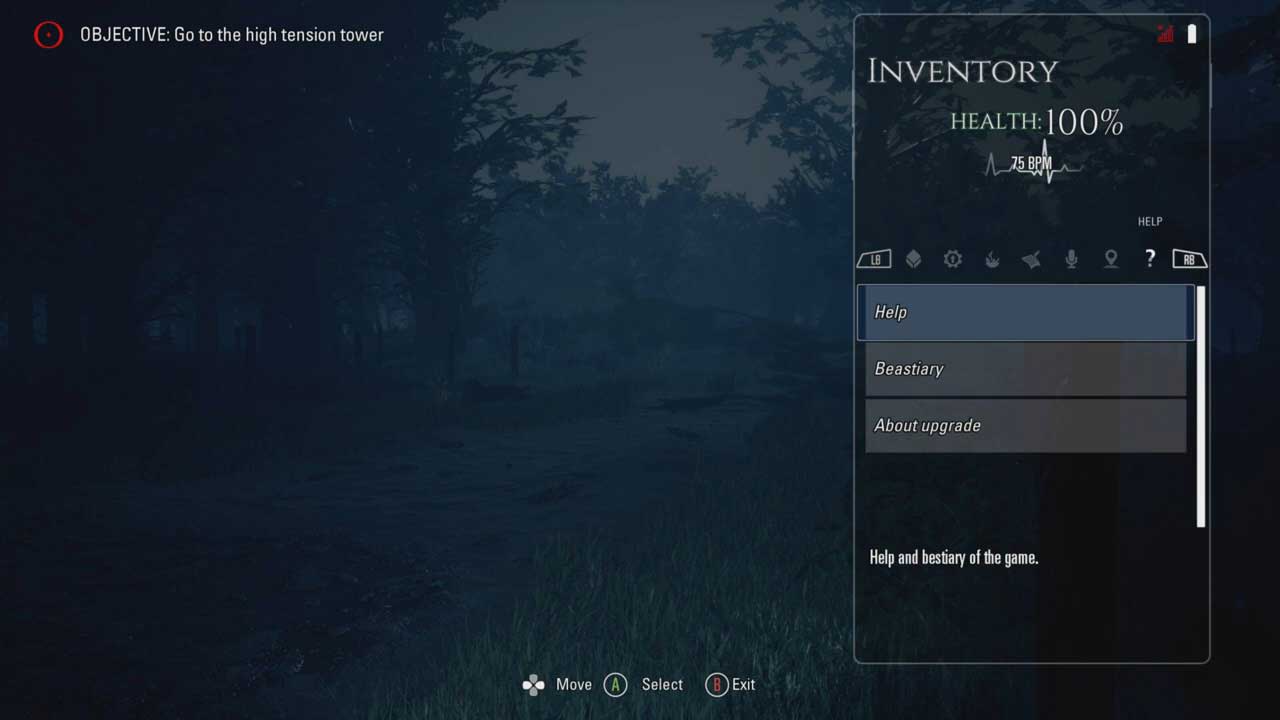The image size is (1280, 720).
Task: Switch to the campfire crafting tab
Action: tap(992, 259)
